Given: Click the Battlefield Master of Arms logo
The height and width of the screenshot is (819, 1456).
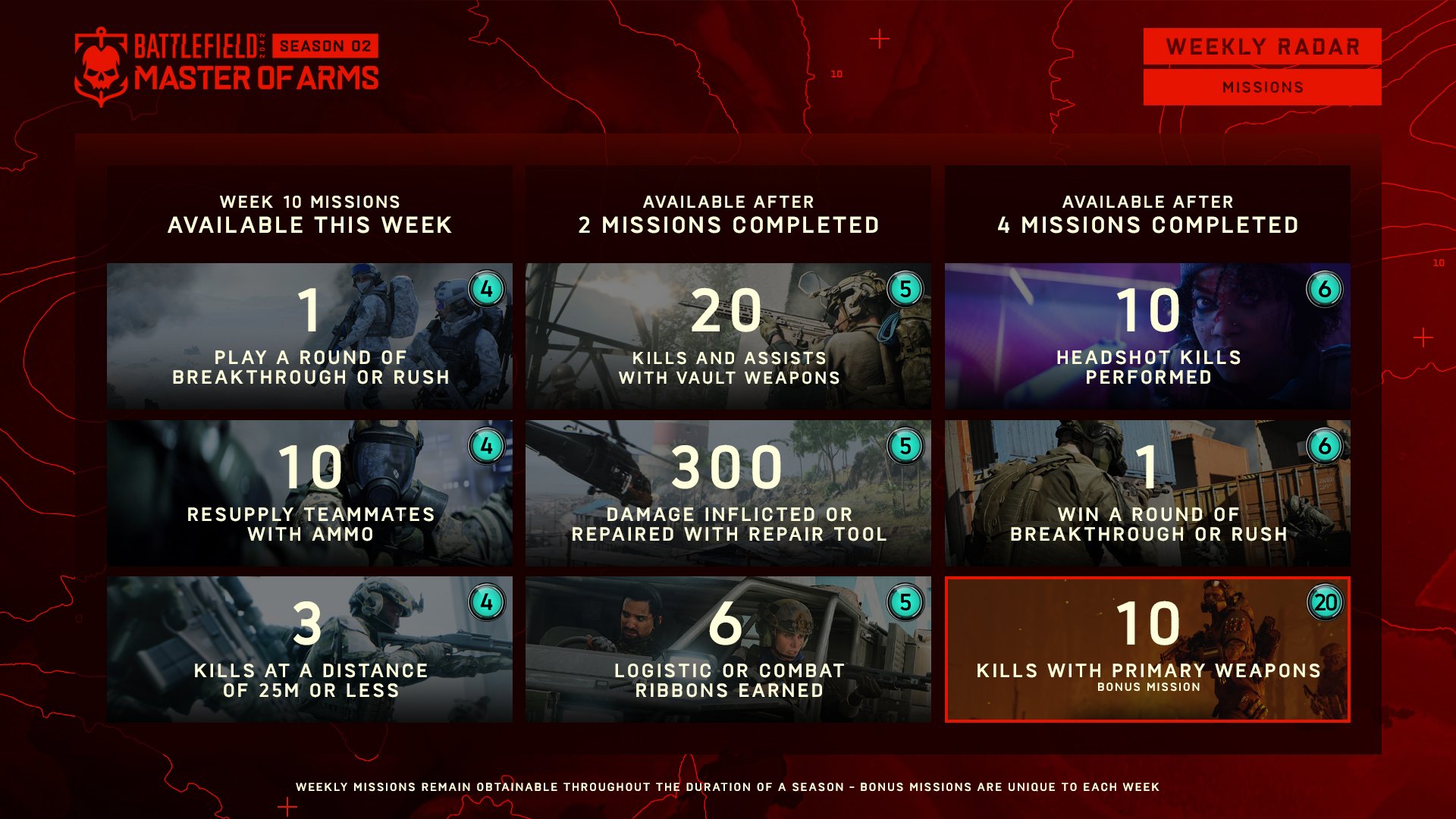Looking at the screenshot, I should [226, 65].
